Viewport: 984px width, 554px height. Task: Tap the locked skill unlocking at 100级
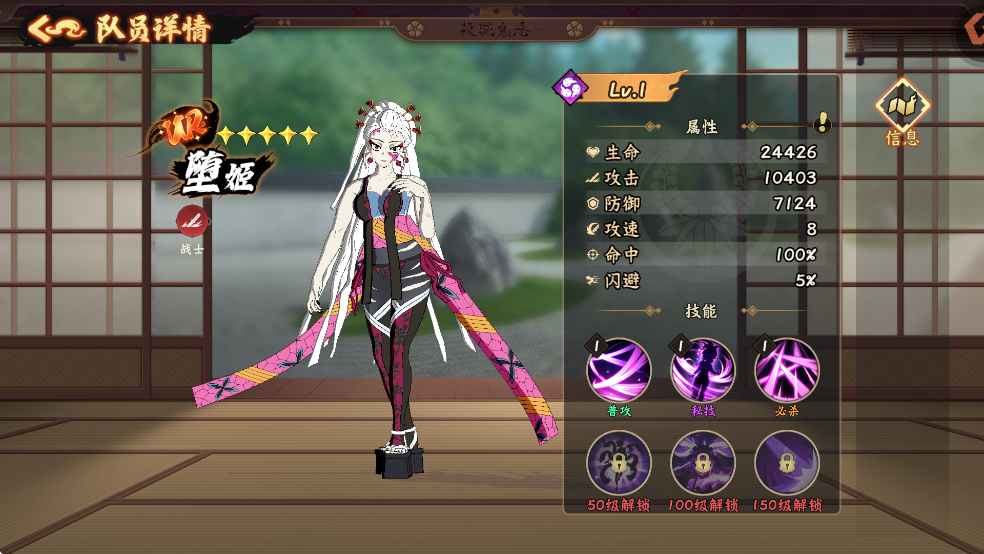[702, 463]
